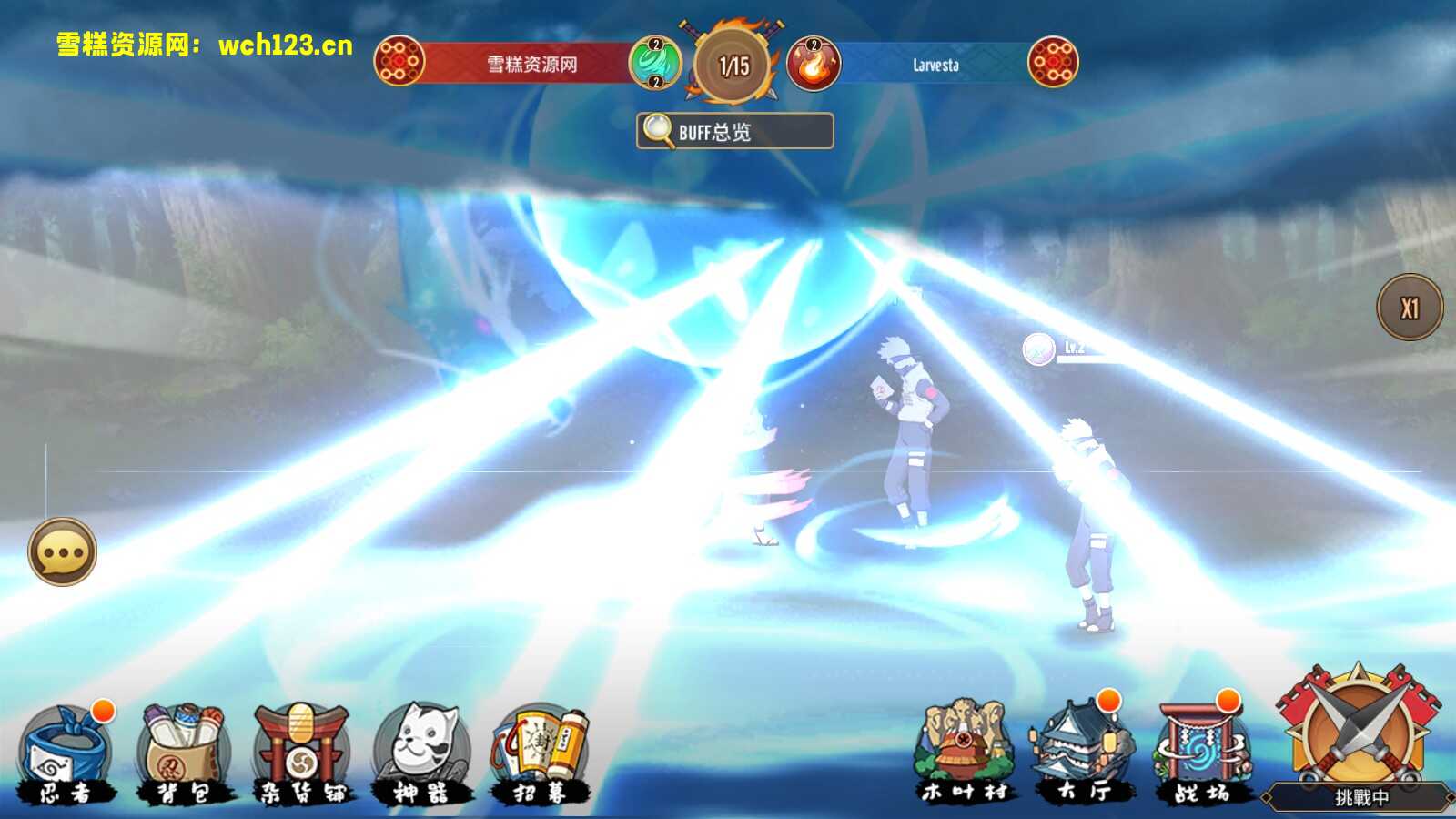This screenshot has height=819, width=1456.
Task: Open the chat bubble button
Action: [62, 552]
